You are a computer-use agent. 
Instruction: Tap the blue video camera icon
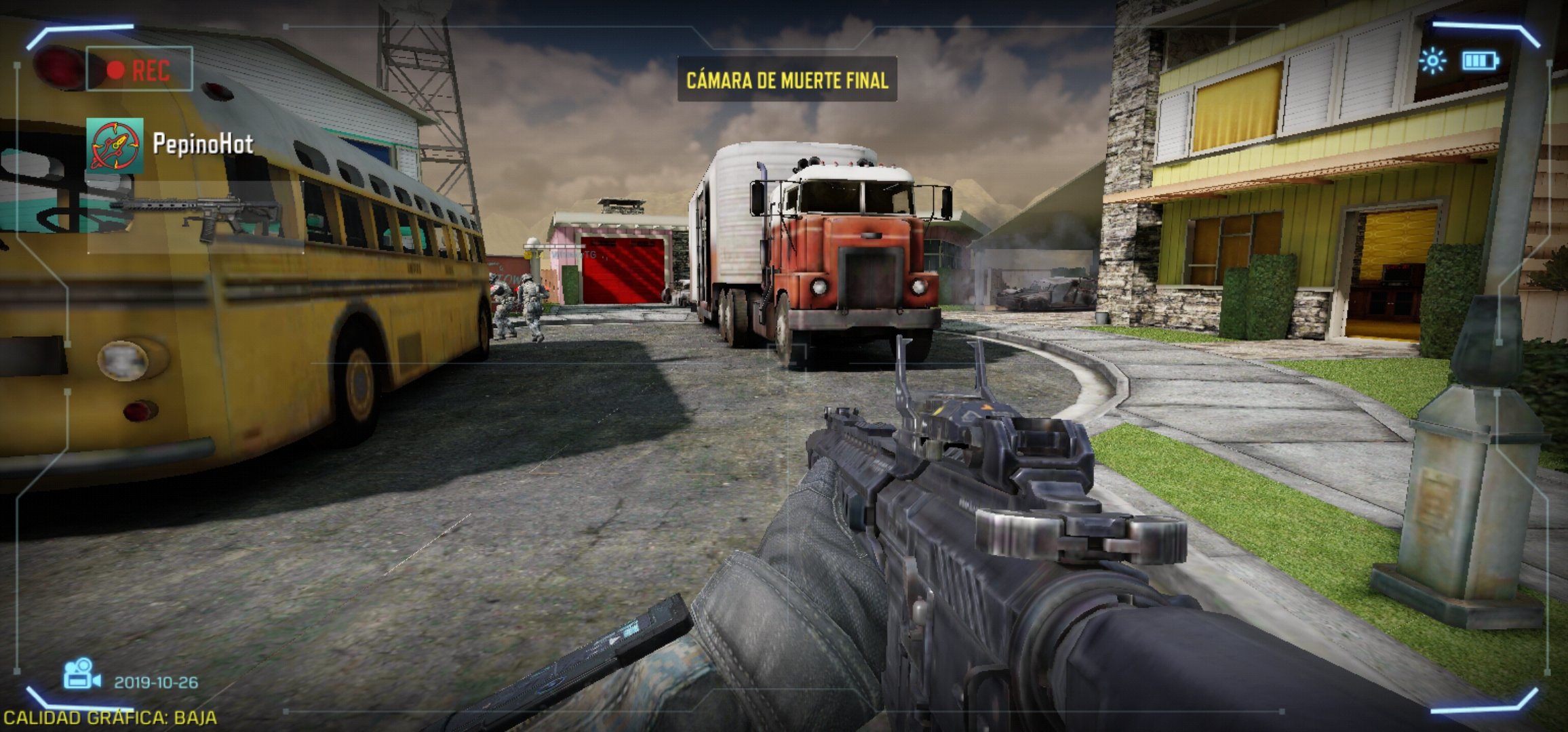pyautogui.click(x=81, y=674)
